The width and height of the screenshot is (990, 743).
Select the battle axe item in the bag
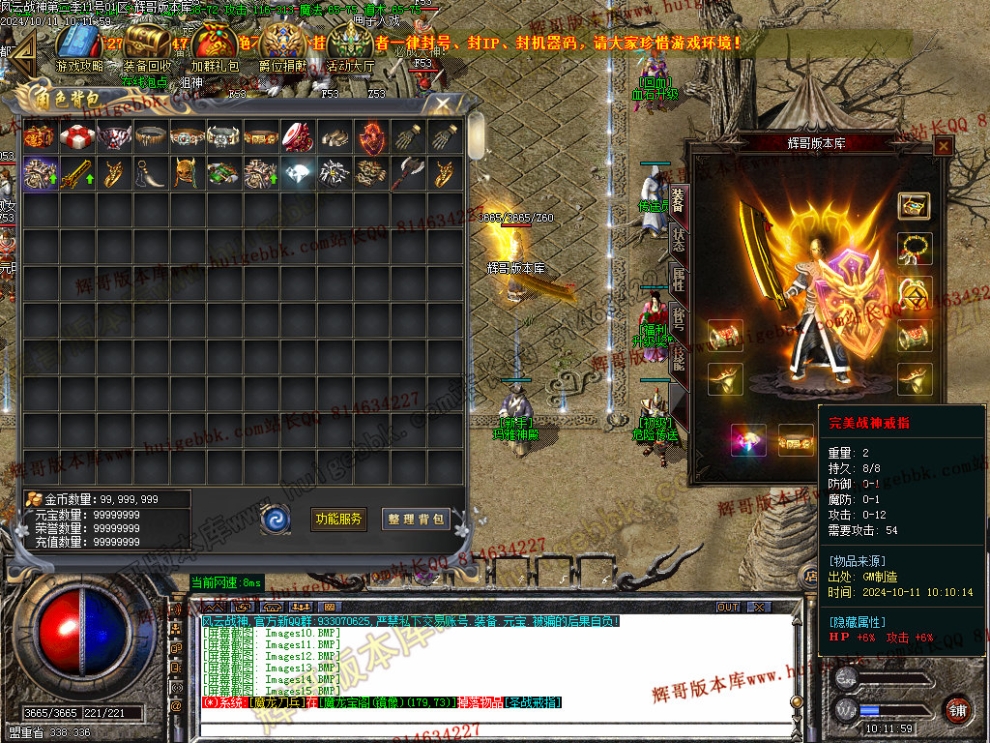click(x=408, y=173)
